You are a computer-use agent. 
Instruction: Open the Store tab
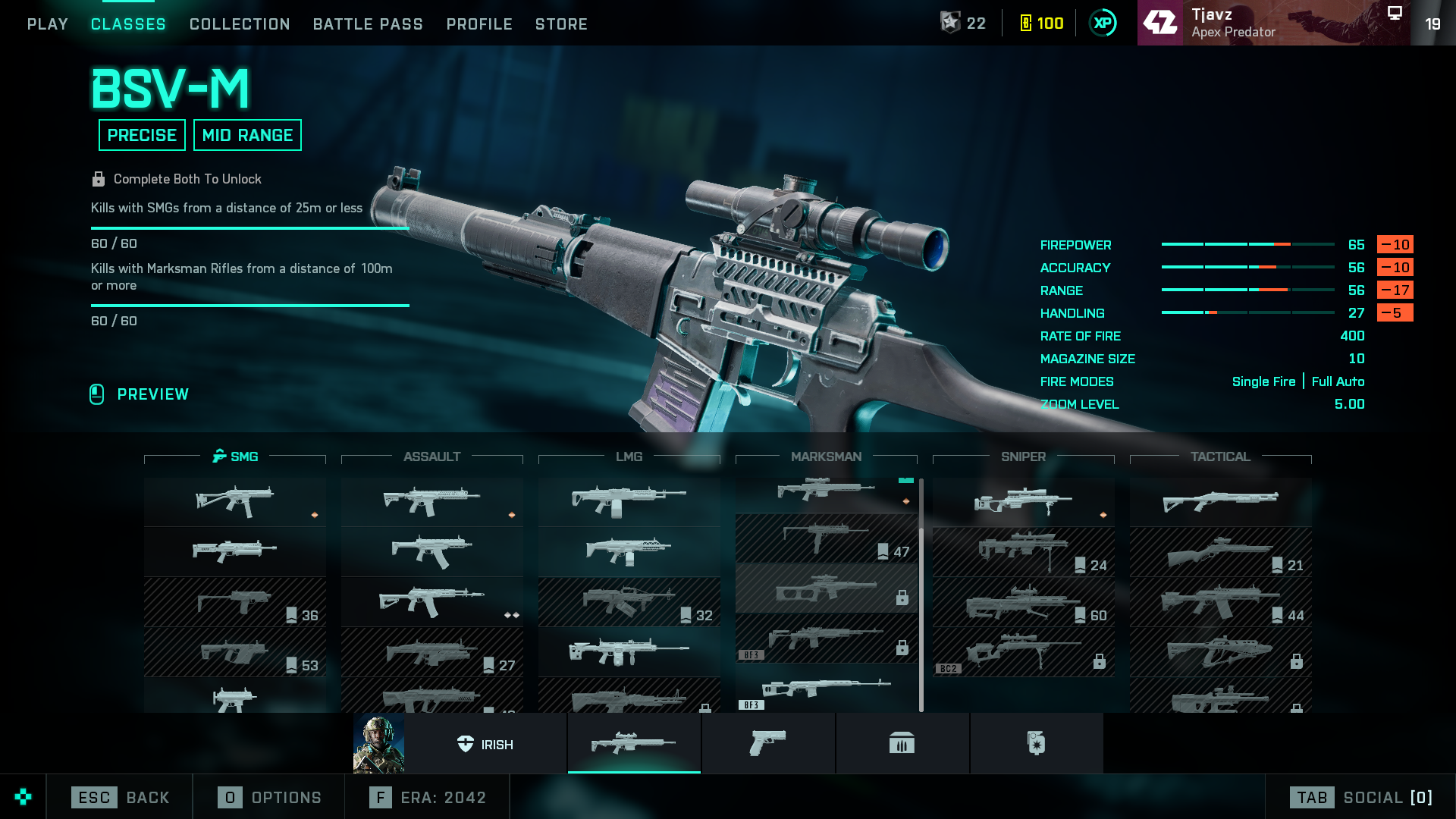click(x=561, y=24)
